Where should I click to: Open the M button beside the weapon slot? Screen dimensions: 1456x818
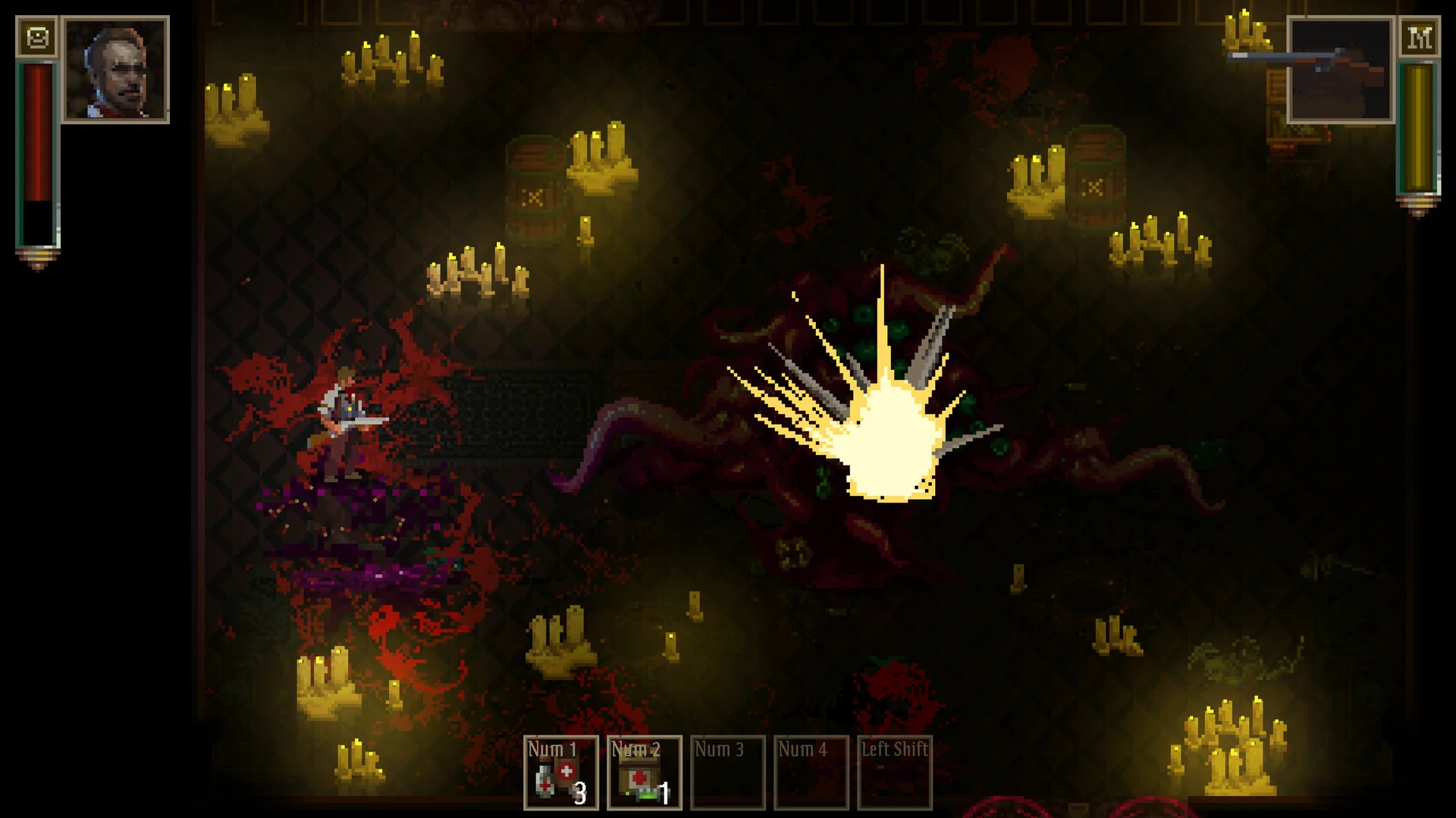[x=1419, y=37]
